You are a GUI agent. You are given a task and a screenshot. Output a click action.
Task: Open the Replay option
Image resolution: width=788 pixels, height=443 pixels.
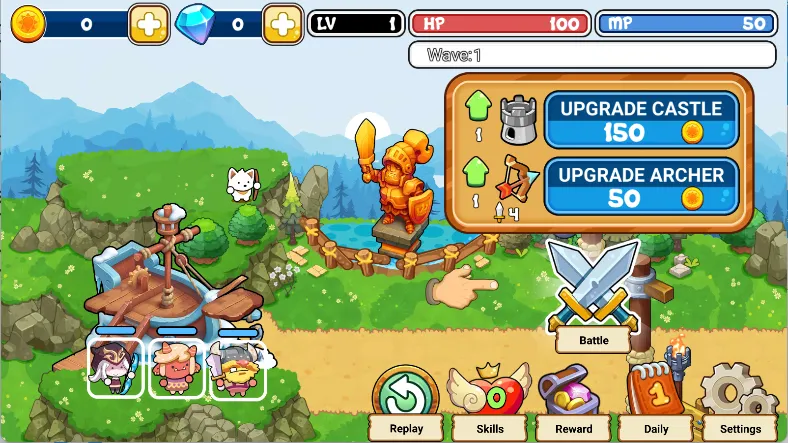[x=405, y=404]
